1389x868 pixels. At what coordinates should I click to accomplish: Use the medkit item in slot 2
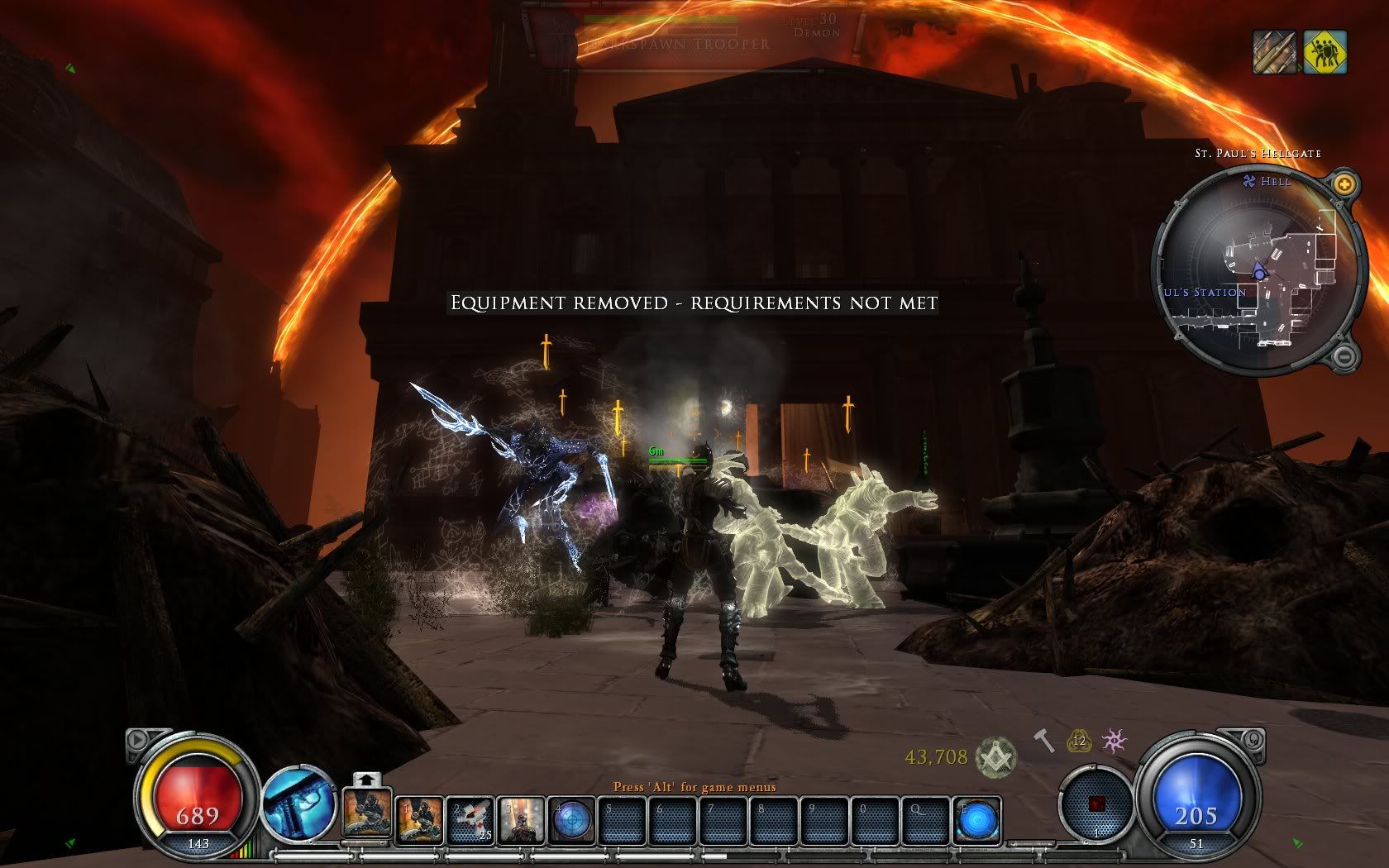click(472, 819)
